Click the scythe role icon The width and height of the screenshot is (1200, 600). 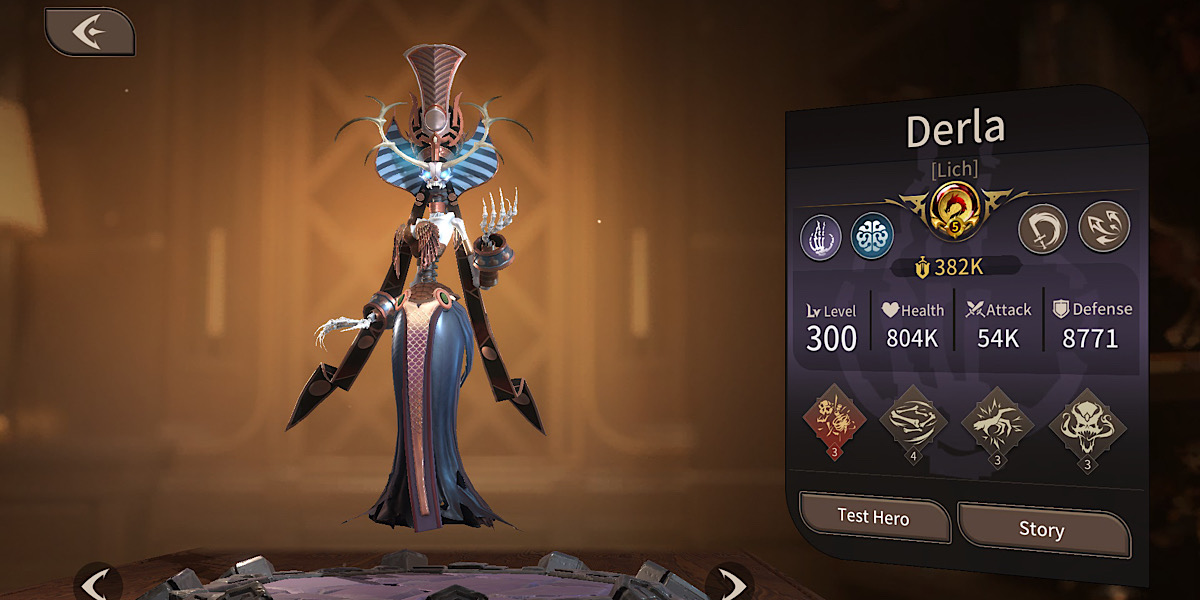pos(1043,228)
